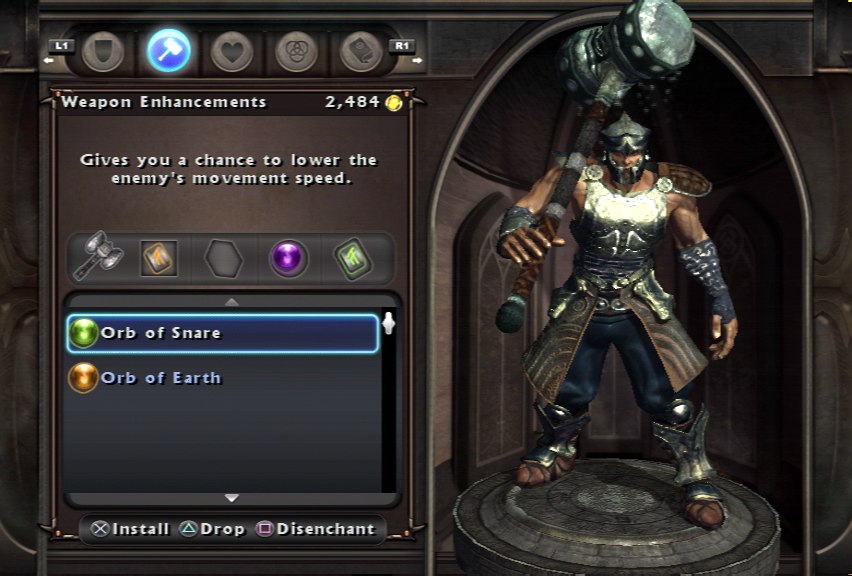Viewport: 852px width, 576px height.
Task: Click the list's down arrow
Action: click(232, 497)
